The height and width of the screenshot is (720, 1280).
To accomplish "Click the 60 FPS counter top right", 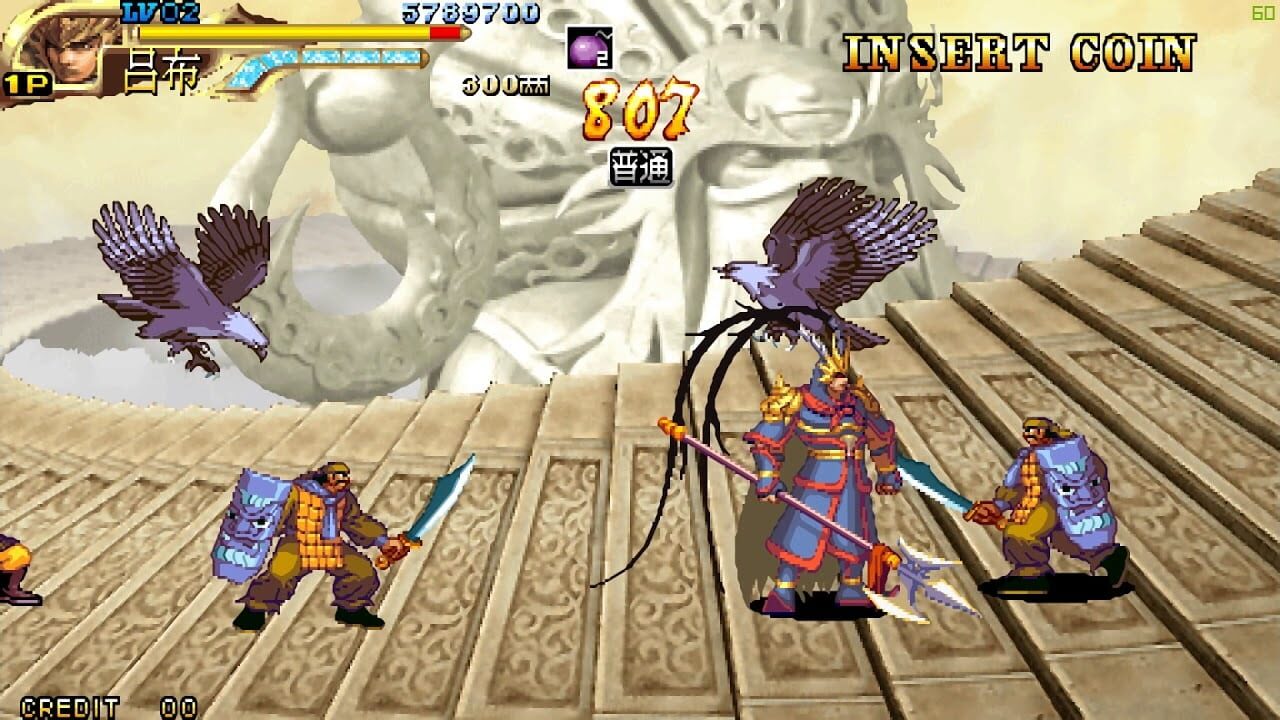I will (1262, 13).
